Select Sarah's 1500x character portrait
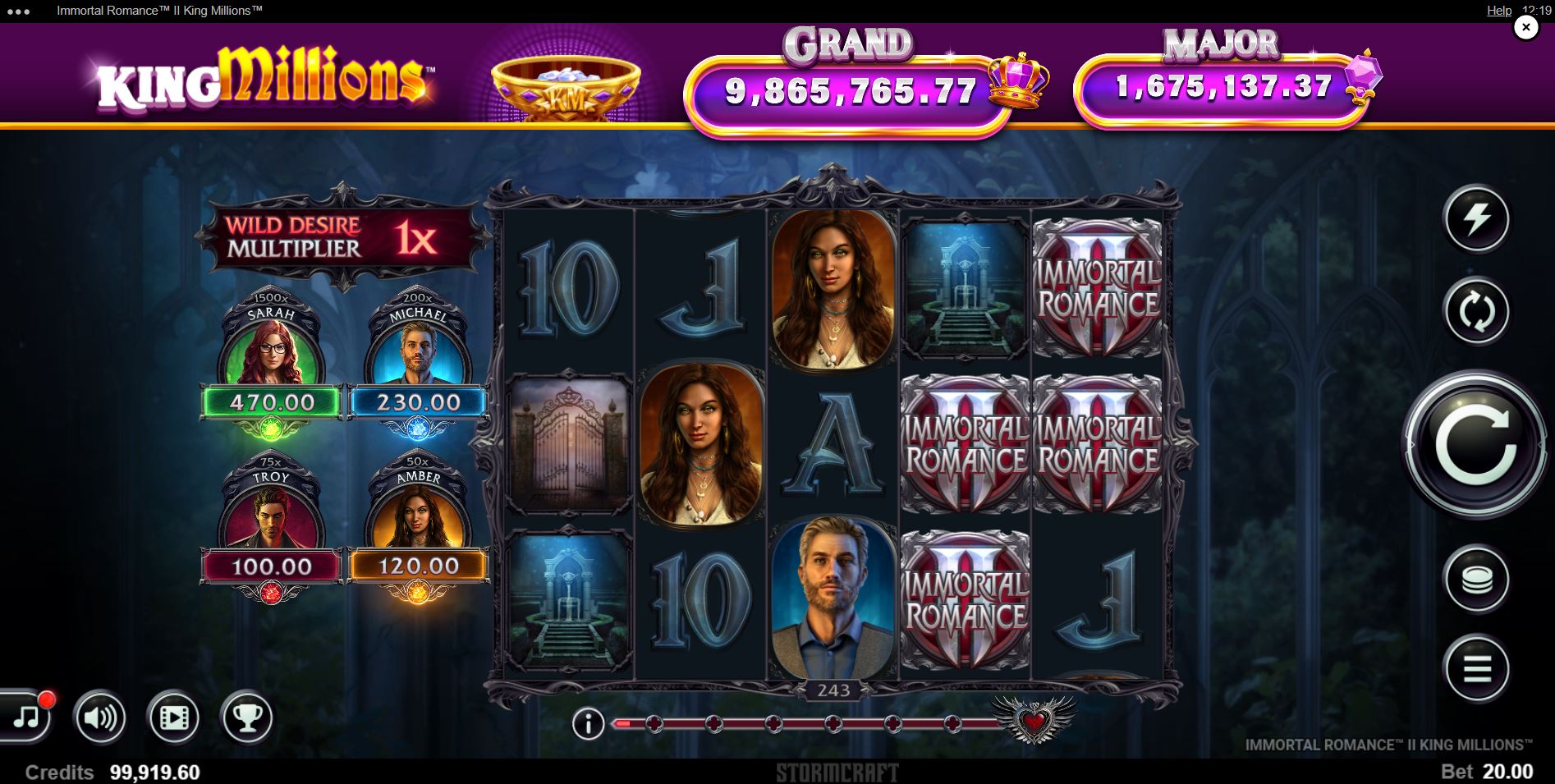 coord(273,349)
